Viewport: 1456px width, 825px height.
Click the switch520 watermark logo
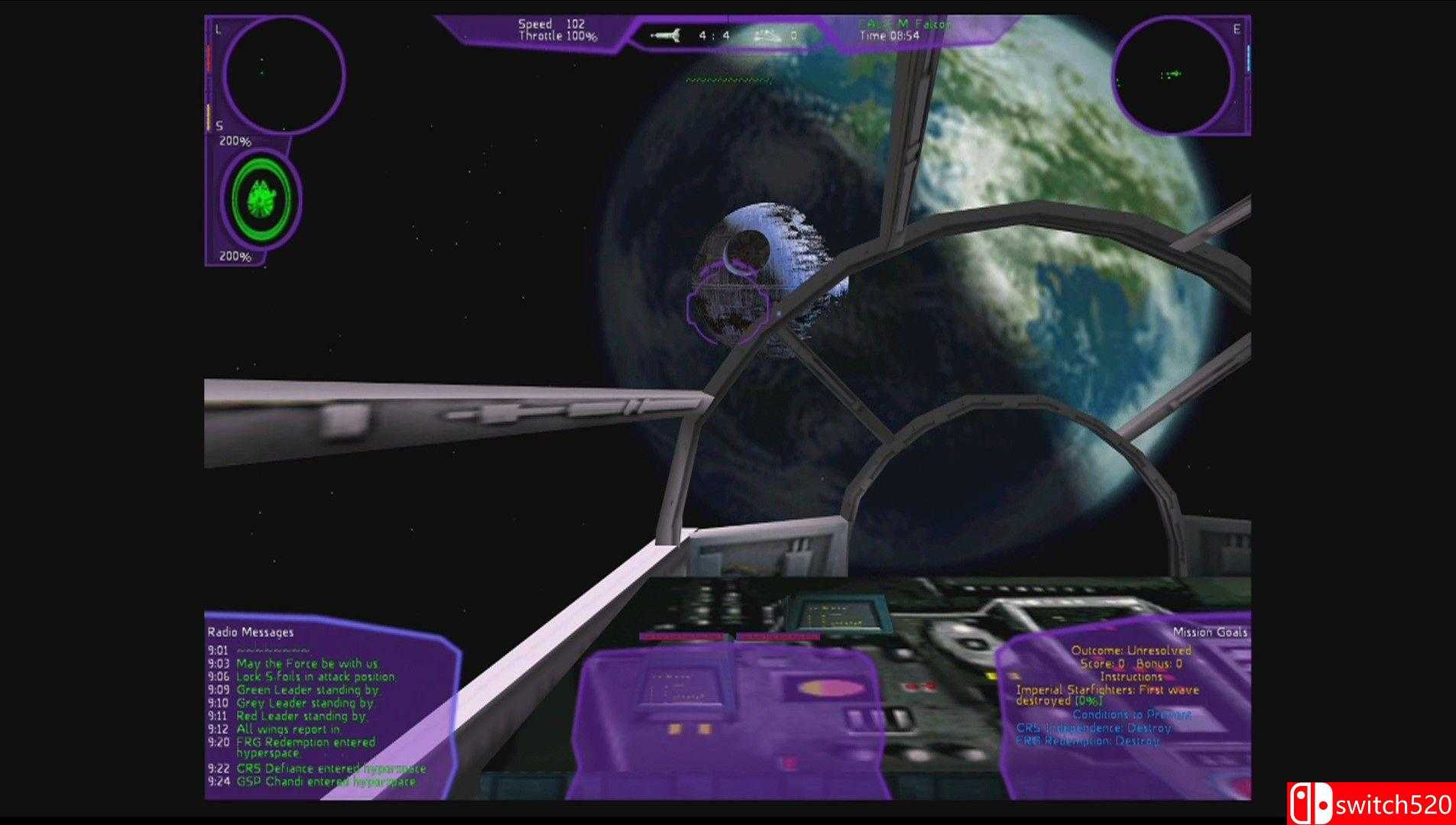pyautogui.click(x=1371, y=804)
